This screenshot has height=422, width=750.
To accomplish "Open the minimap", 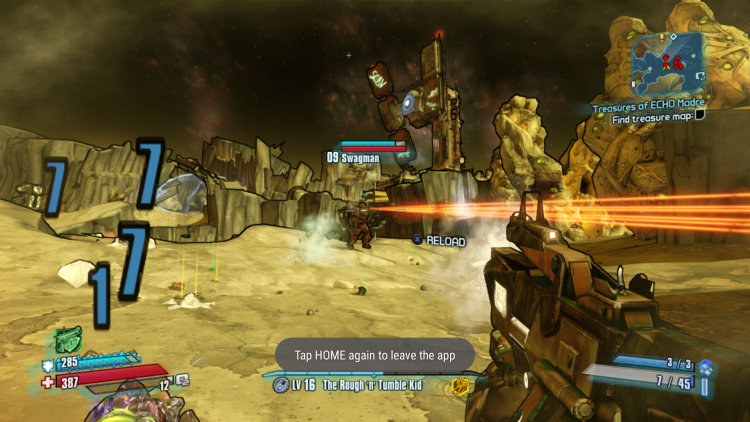I will 668,63.
